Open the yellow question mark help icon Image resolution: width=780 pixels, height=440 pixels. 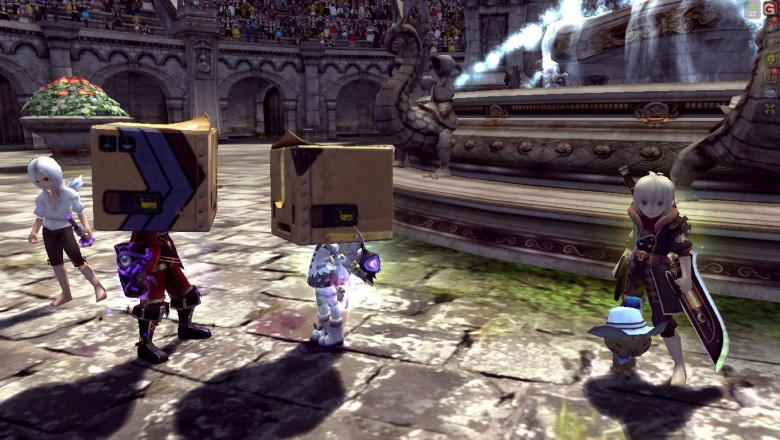pos(770,59)
